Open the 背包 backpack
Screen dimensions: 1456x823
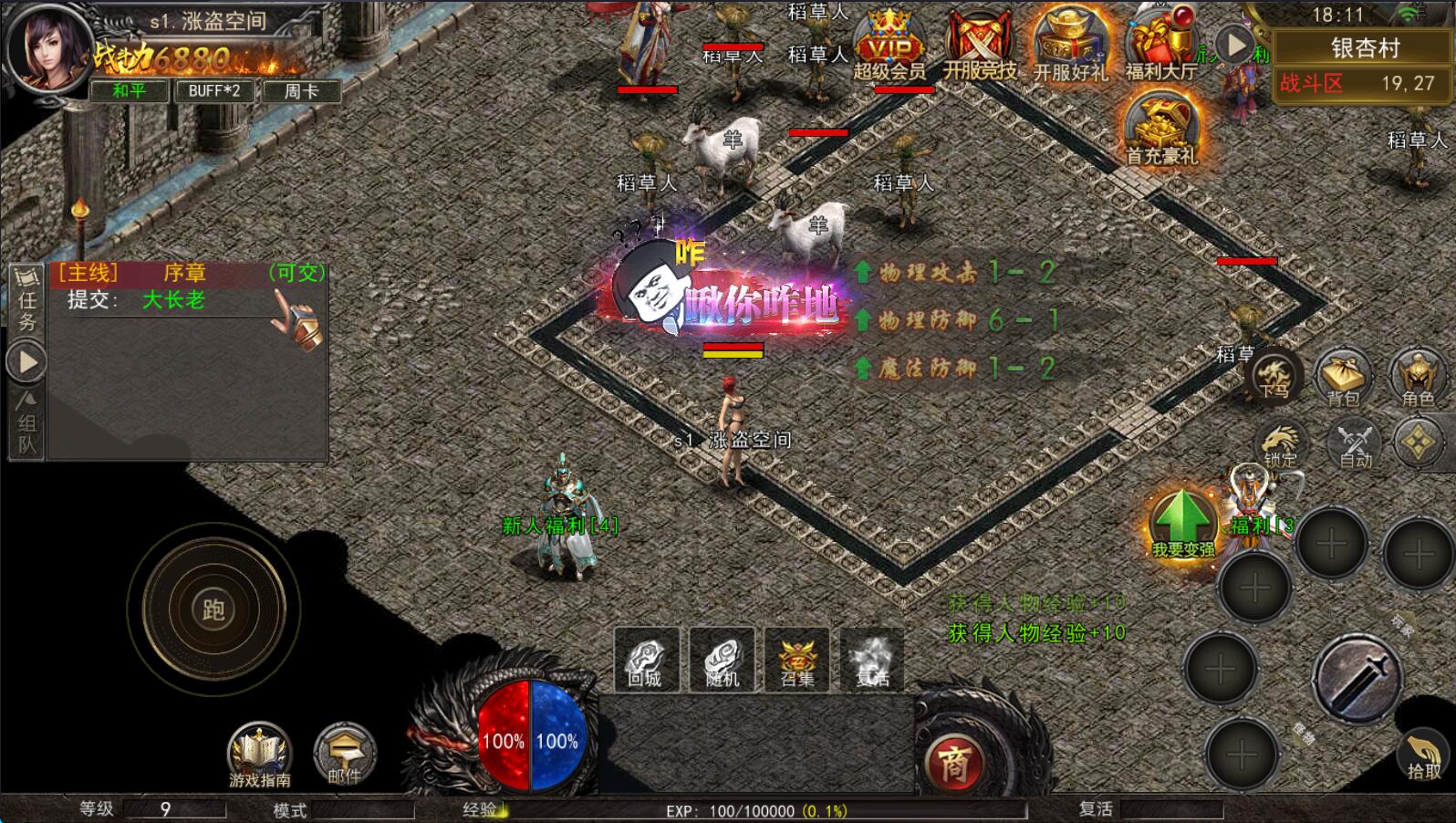(x=1343, y=376)
